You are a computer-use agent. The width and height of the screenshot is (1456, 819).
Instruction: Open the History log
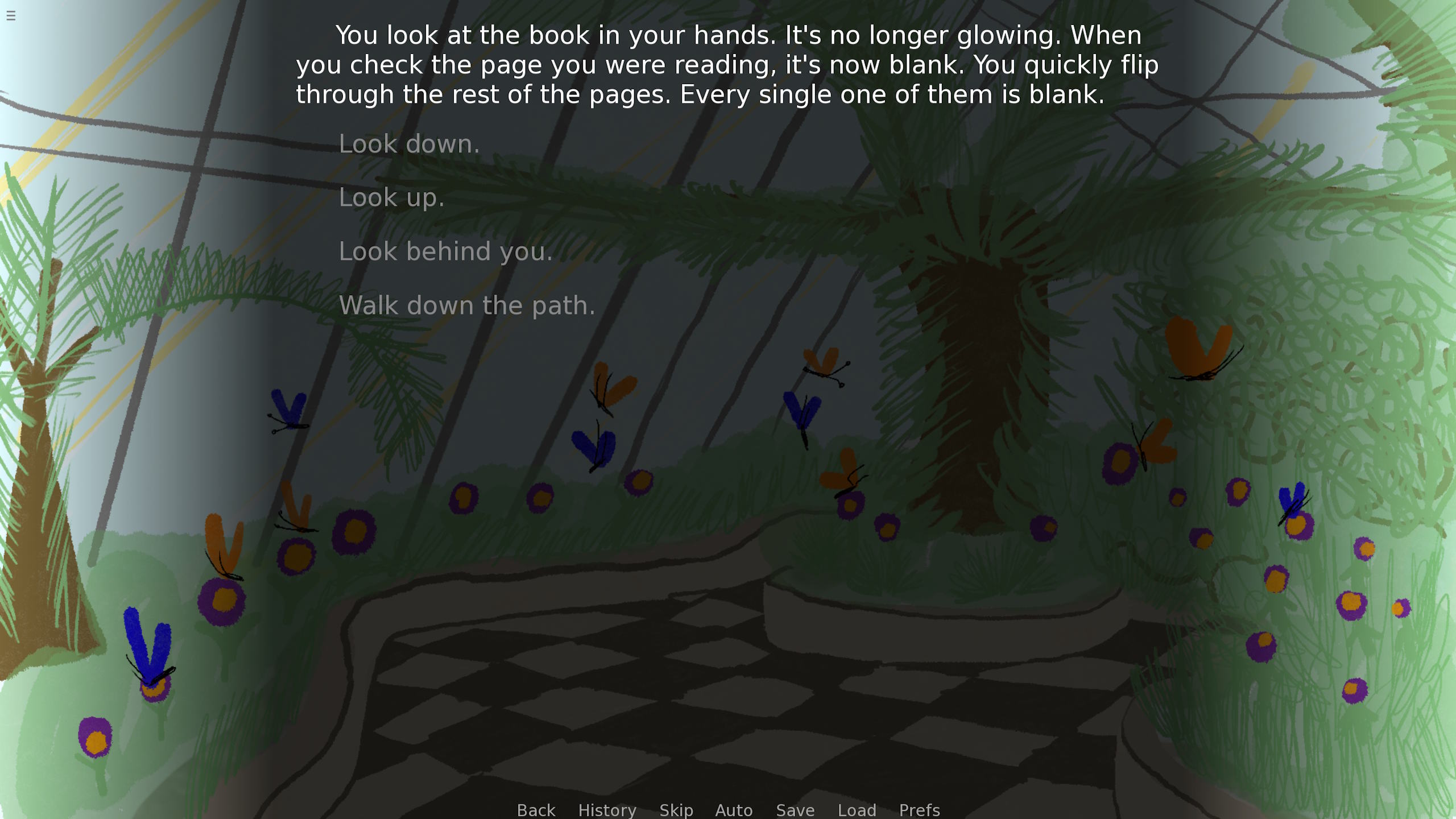click(x=607, y=809)
